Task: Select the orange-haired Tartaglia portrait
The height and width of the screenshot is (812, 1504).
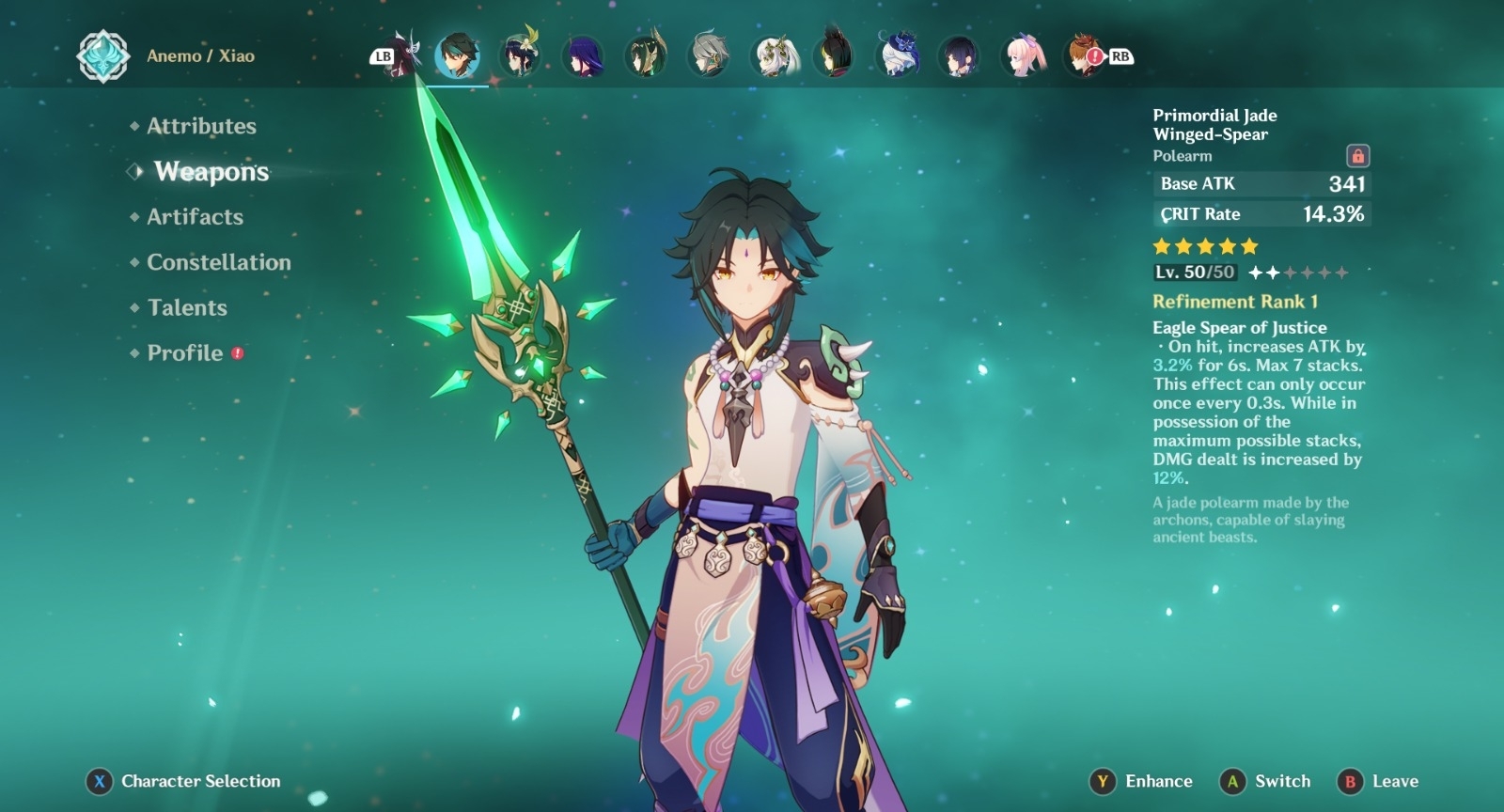Action: click(x=1084, y=56)
